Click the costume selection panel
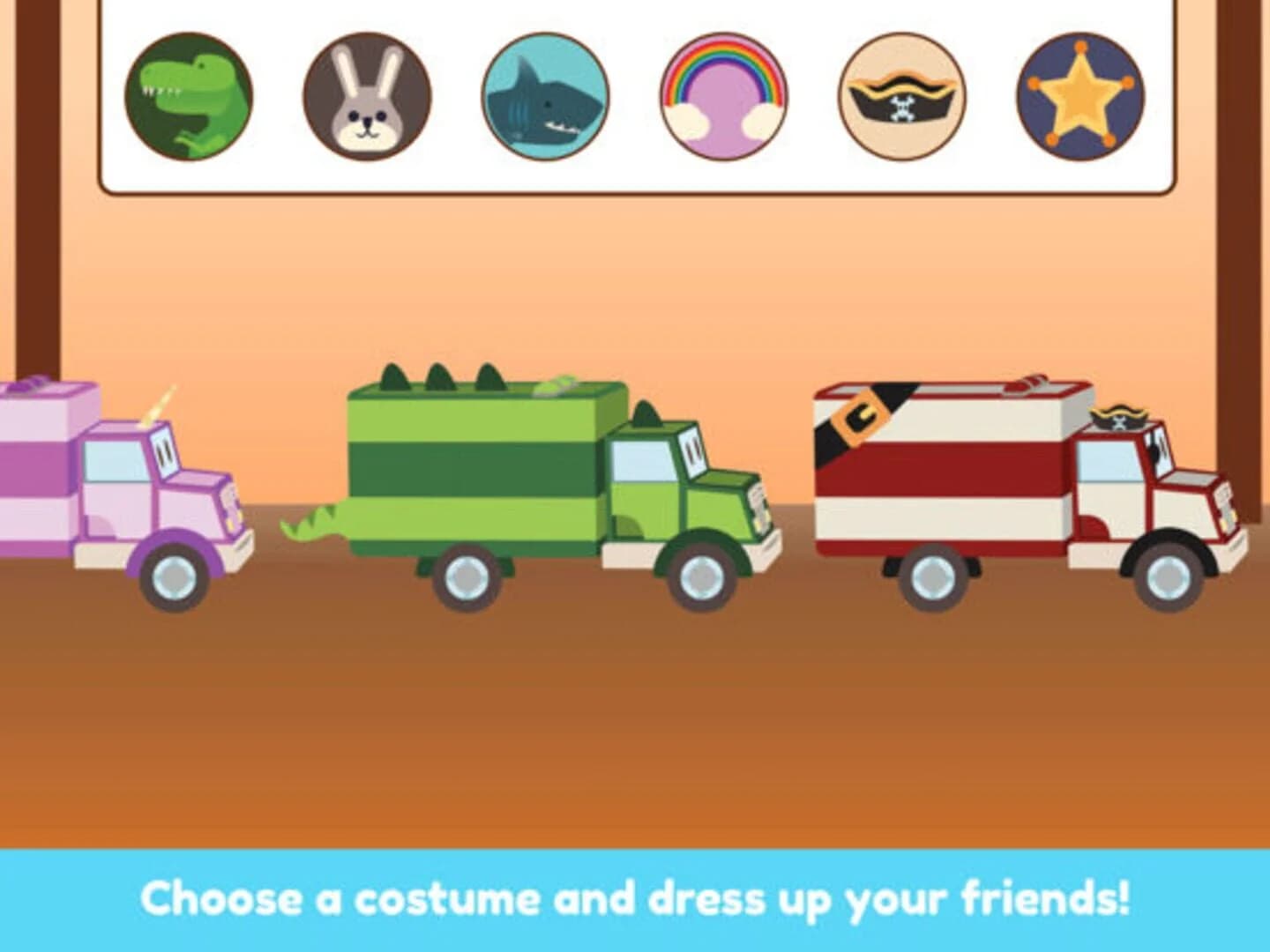Viewport: 1270px width, 952px height. [x=635, y=97]
